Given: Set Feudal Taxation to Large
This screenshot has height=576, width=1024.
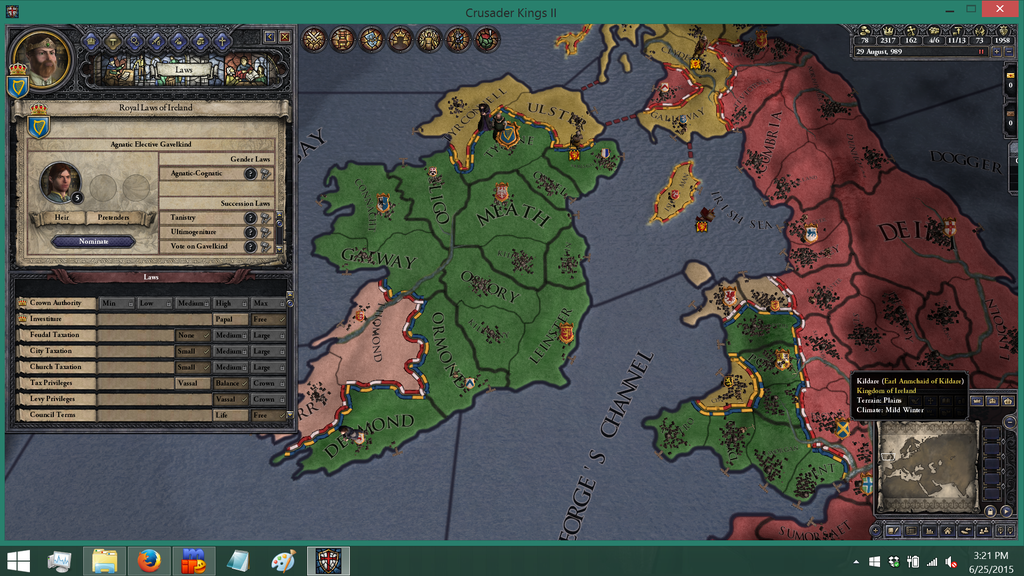Looking at the screenshot, I should pos(264,335).
